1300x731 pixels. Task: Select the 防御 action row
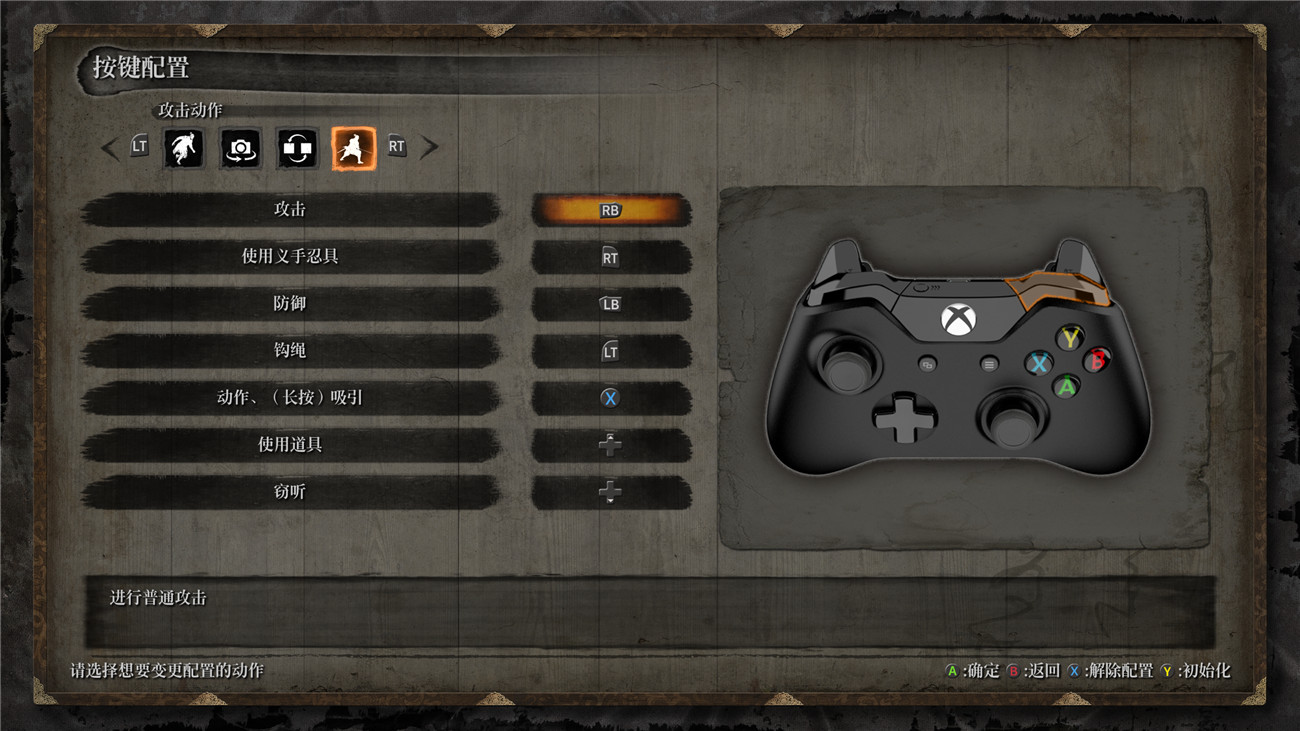(x=290, y=304)
